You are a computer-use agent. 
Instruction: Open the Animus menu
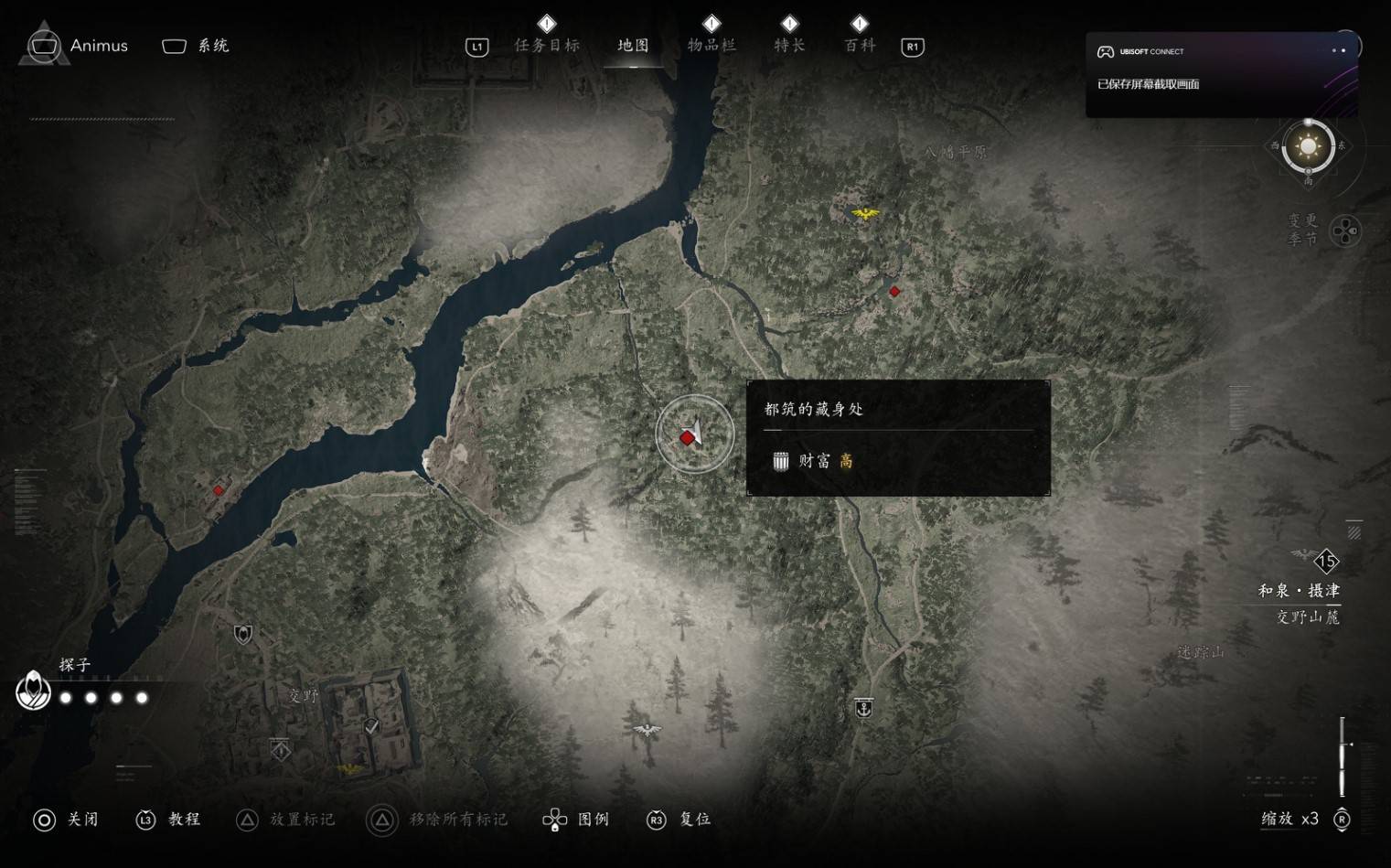(76, 46)
